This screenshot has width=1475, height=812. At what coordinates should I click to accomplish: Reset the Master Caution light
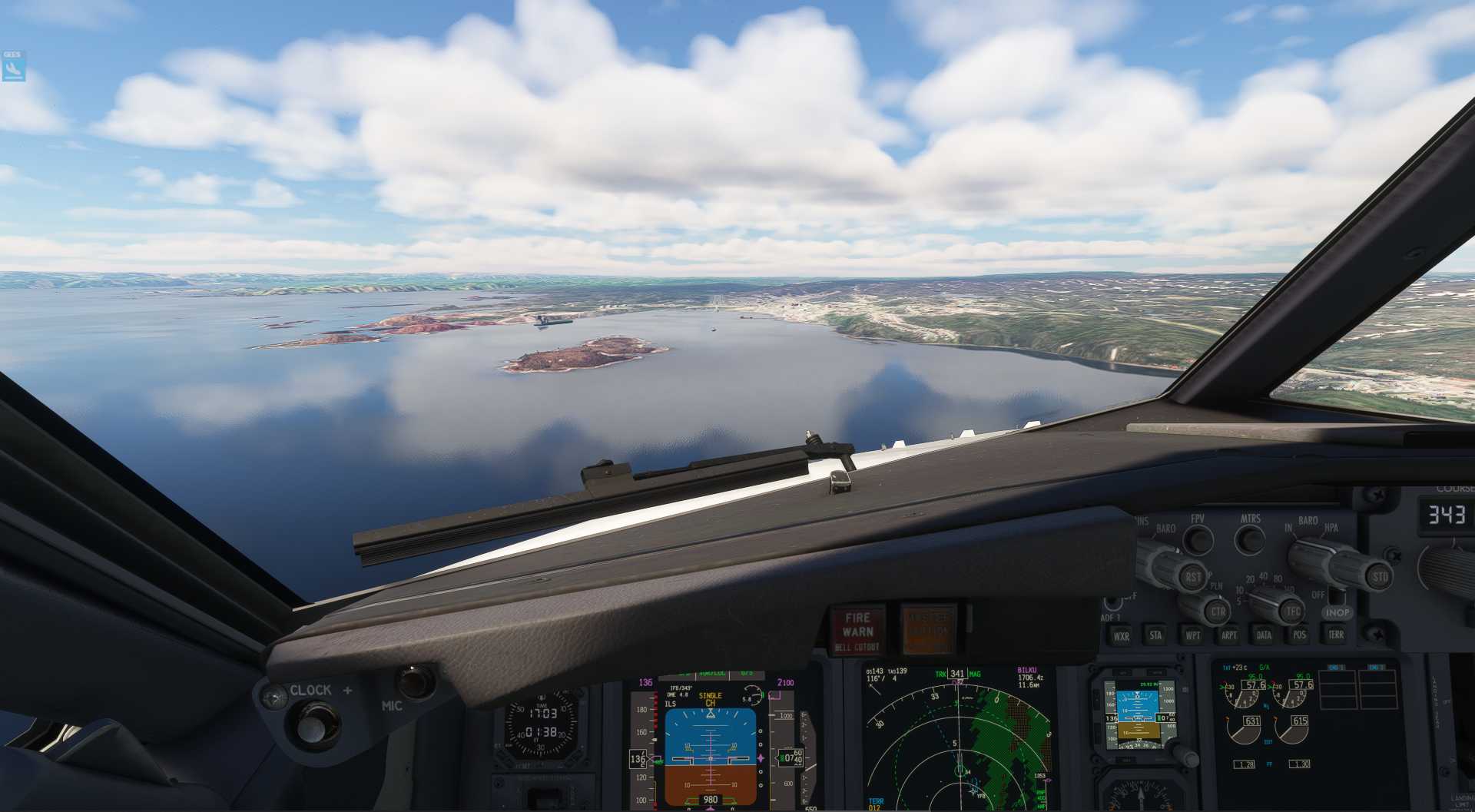coord(928,629)
